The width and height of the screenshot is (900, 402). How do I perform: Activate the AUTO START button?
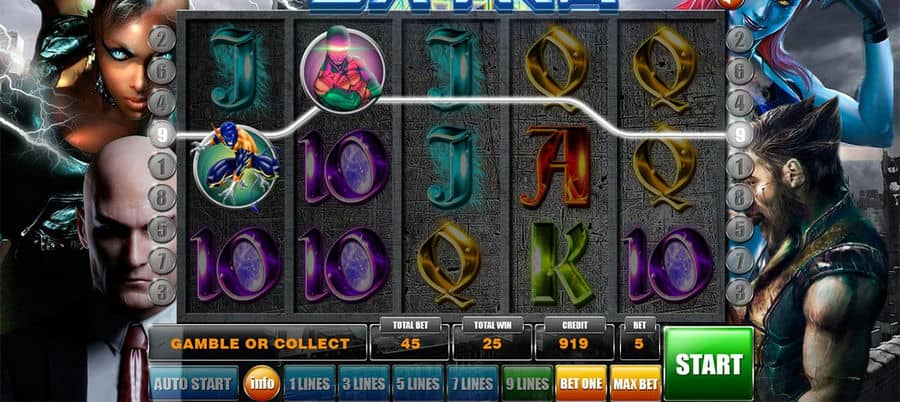coord(194,383)
